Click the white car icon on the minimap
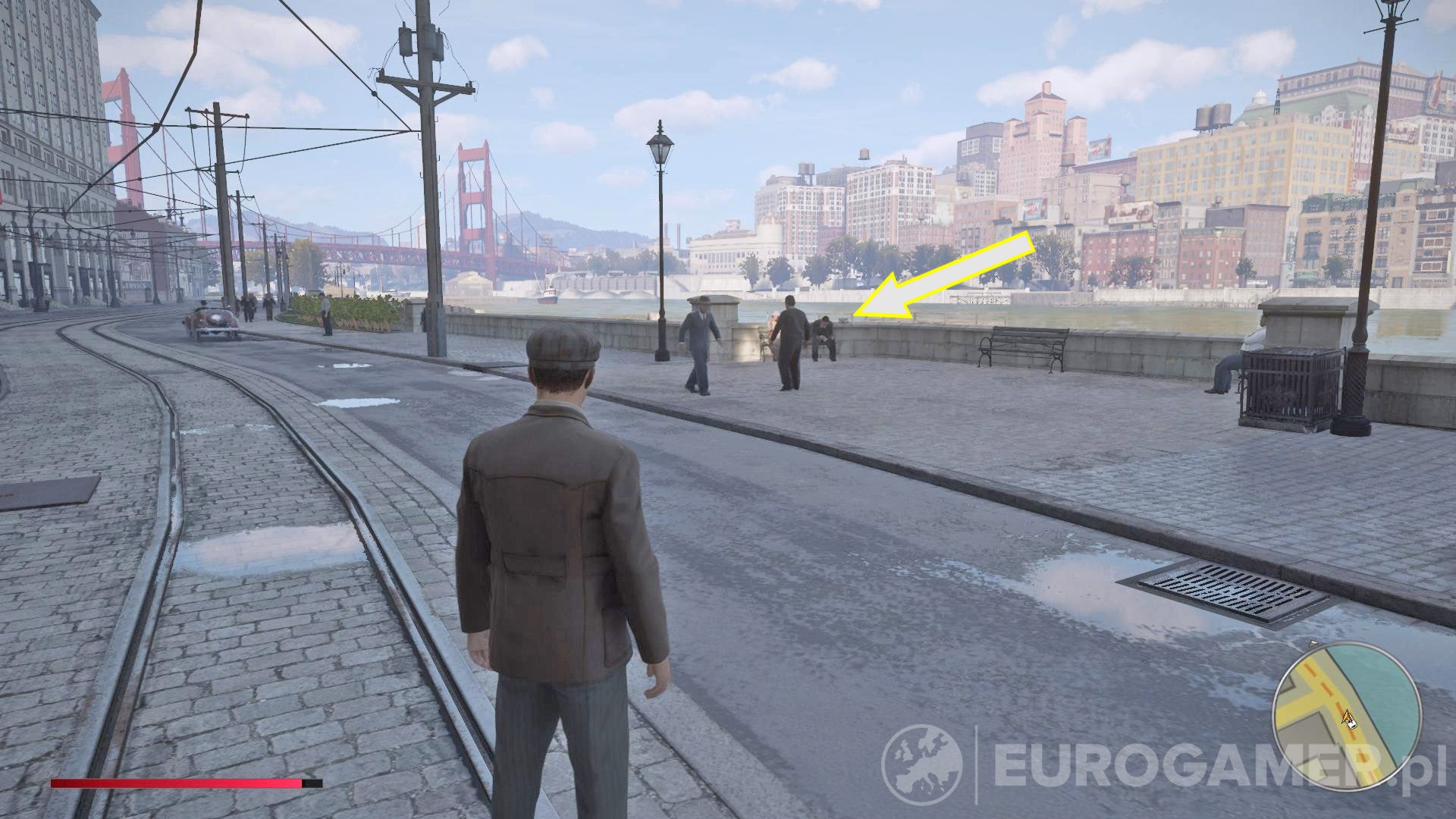Screen dimensions: 1456x819 [x=1351, y=725]
